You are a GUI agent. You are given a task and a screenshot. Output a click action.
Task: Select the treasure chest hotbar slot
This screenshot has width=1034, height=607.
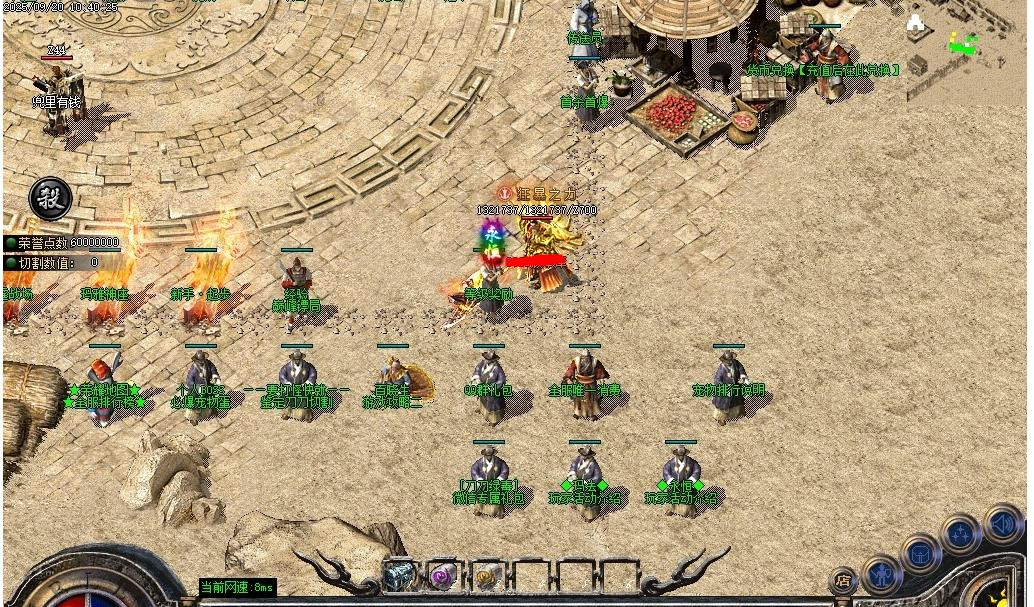coord(399,574)
